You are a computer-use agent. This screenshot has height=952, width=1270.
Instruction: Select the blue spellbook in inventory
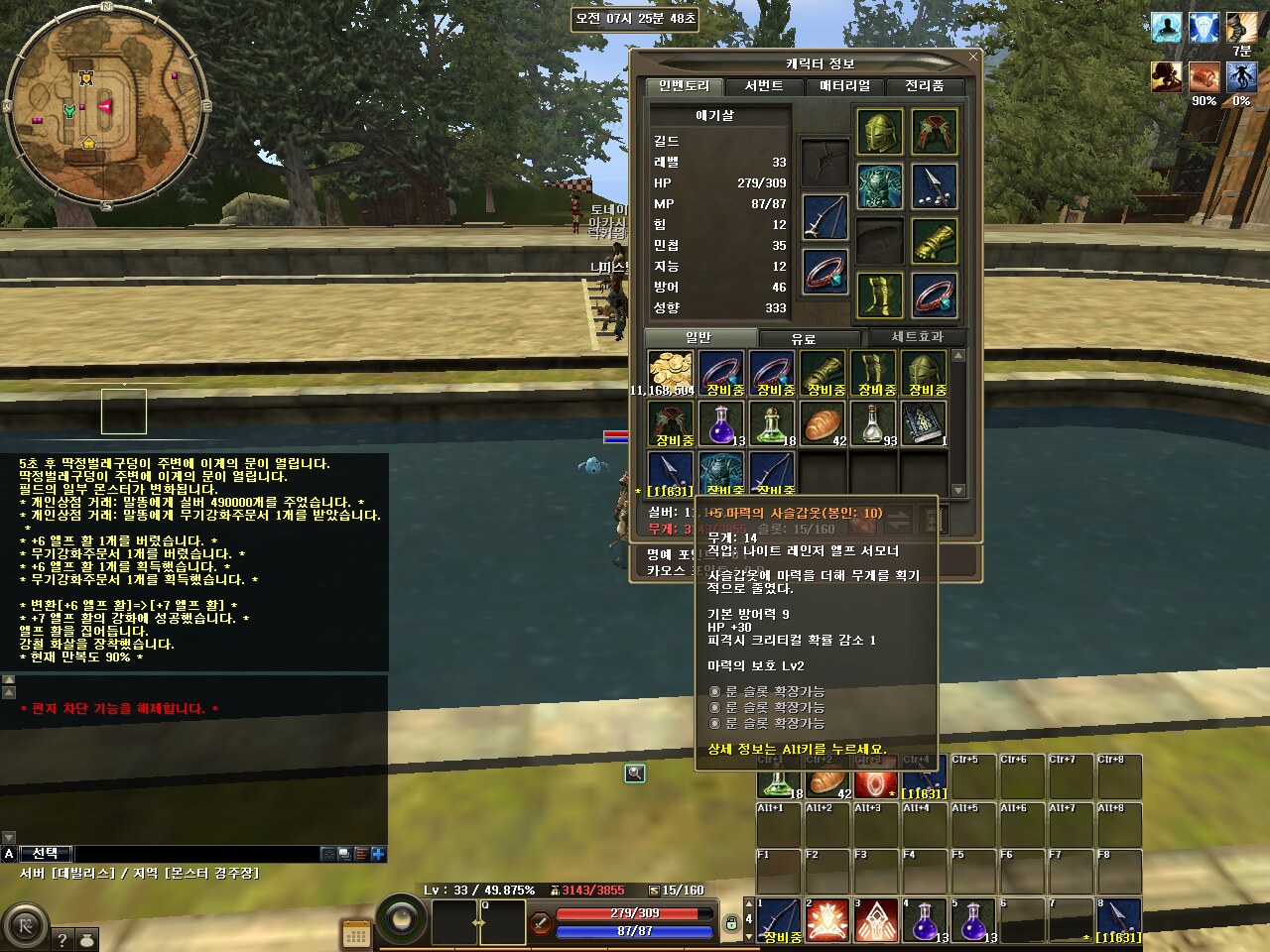pyautogui.click(x=925, y=423)
